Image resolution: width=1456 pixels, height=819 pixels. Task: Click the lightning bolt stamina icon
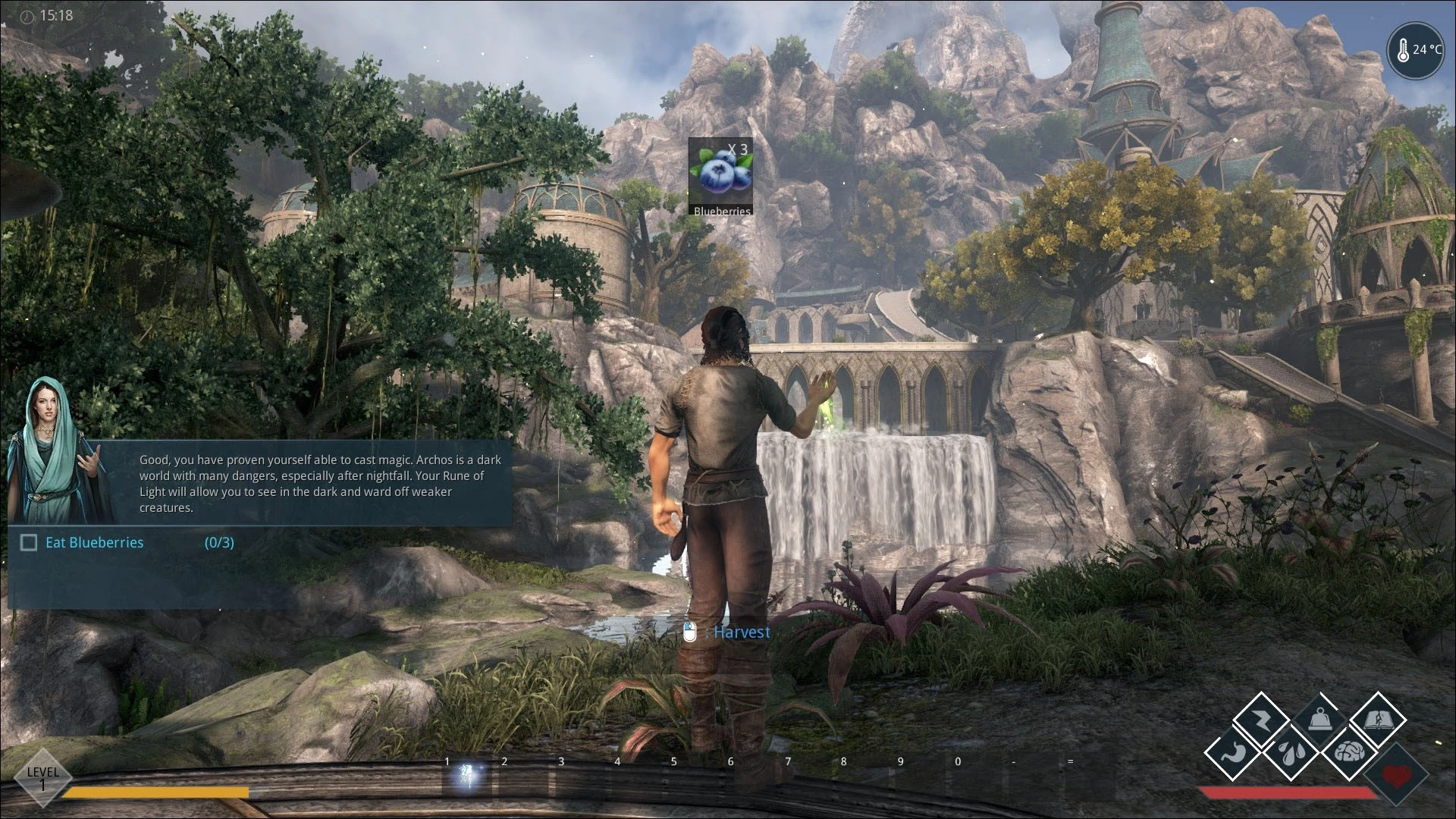1260,720
